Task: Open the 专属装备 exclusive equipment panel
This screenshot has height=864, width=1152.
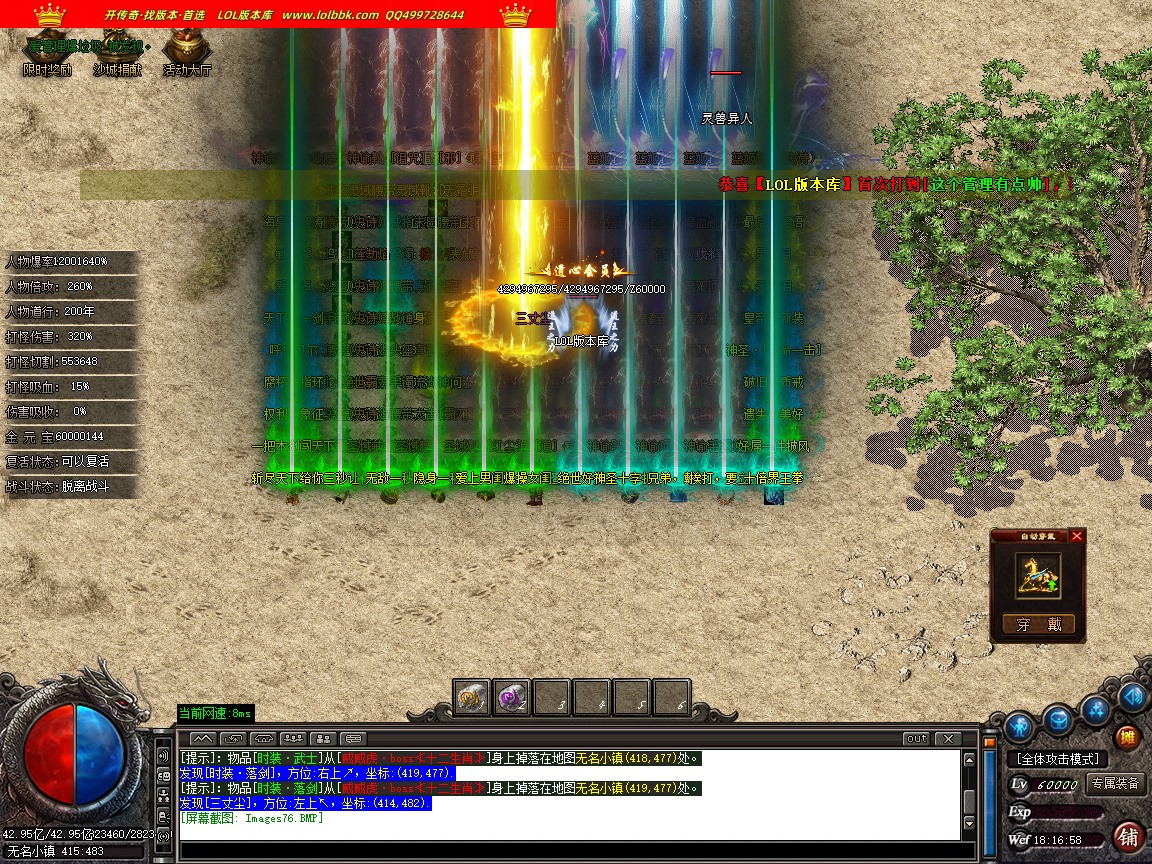Action: [x=1115, y=784]
